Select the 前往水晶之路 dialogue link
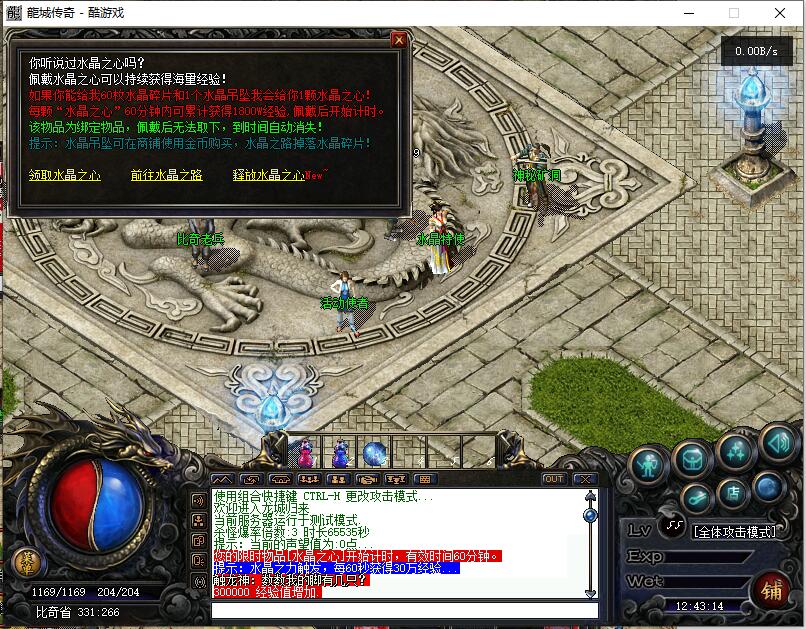The width and height of the screenshot is (806, 629). (166, 175)
